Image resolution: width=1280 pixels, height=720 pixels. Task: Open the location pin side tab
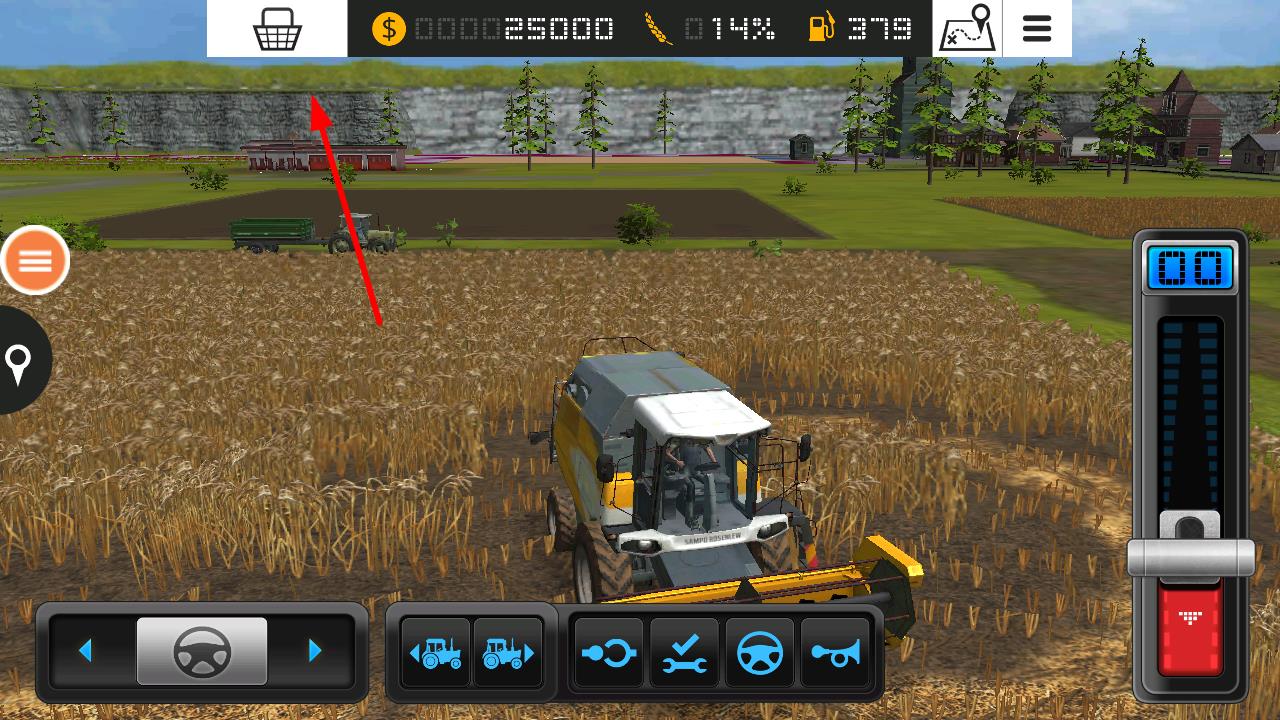coord(20,361)
